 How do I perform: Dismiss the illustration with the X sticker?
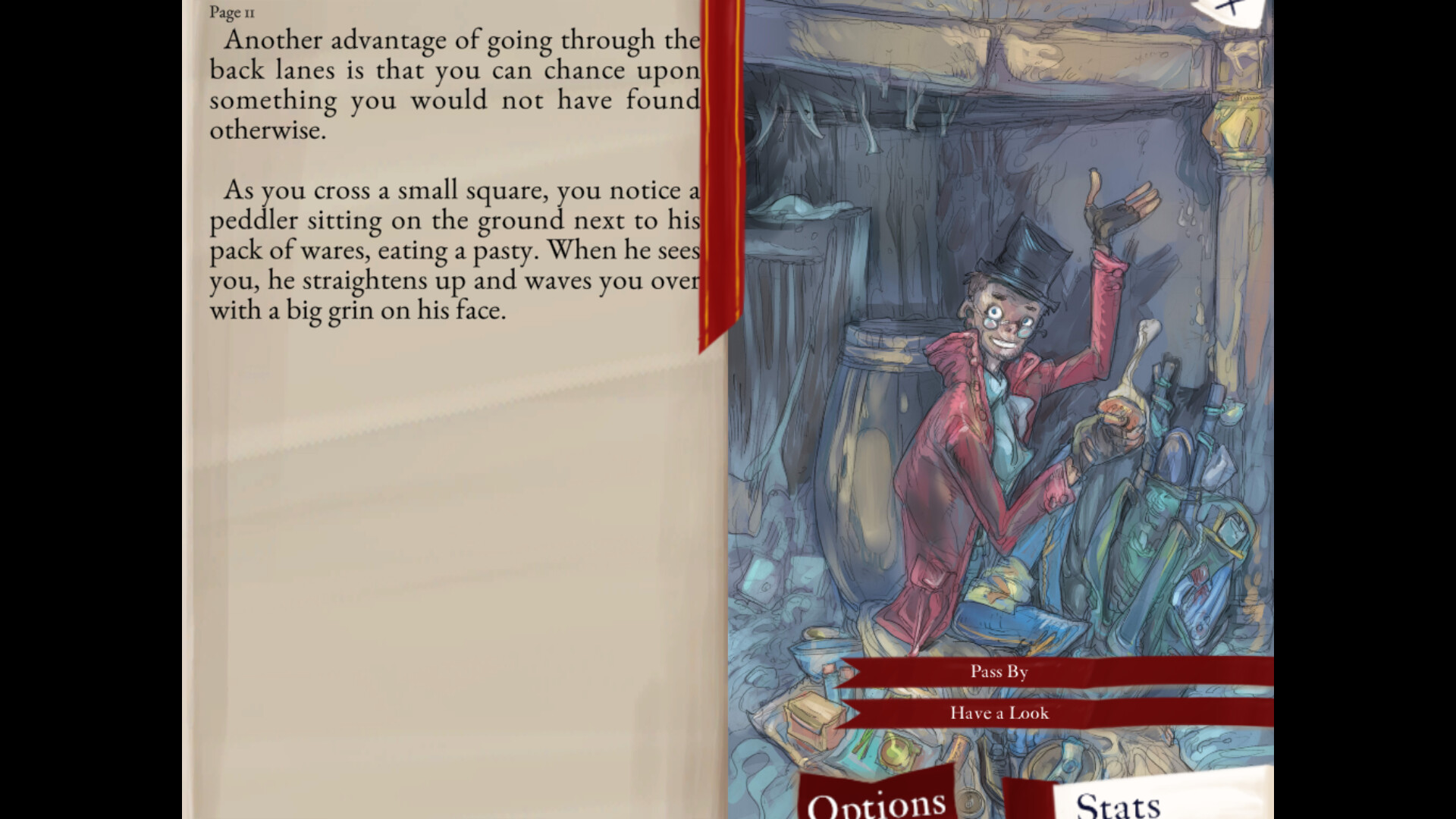point(1228,8)
